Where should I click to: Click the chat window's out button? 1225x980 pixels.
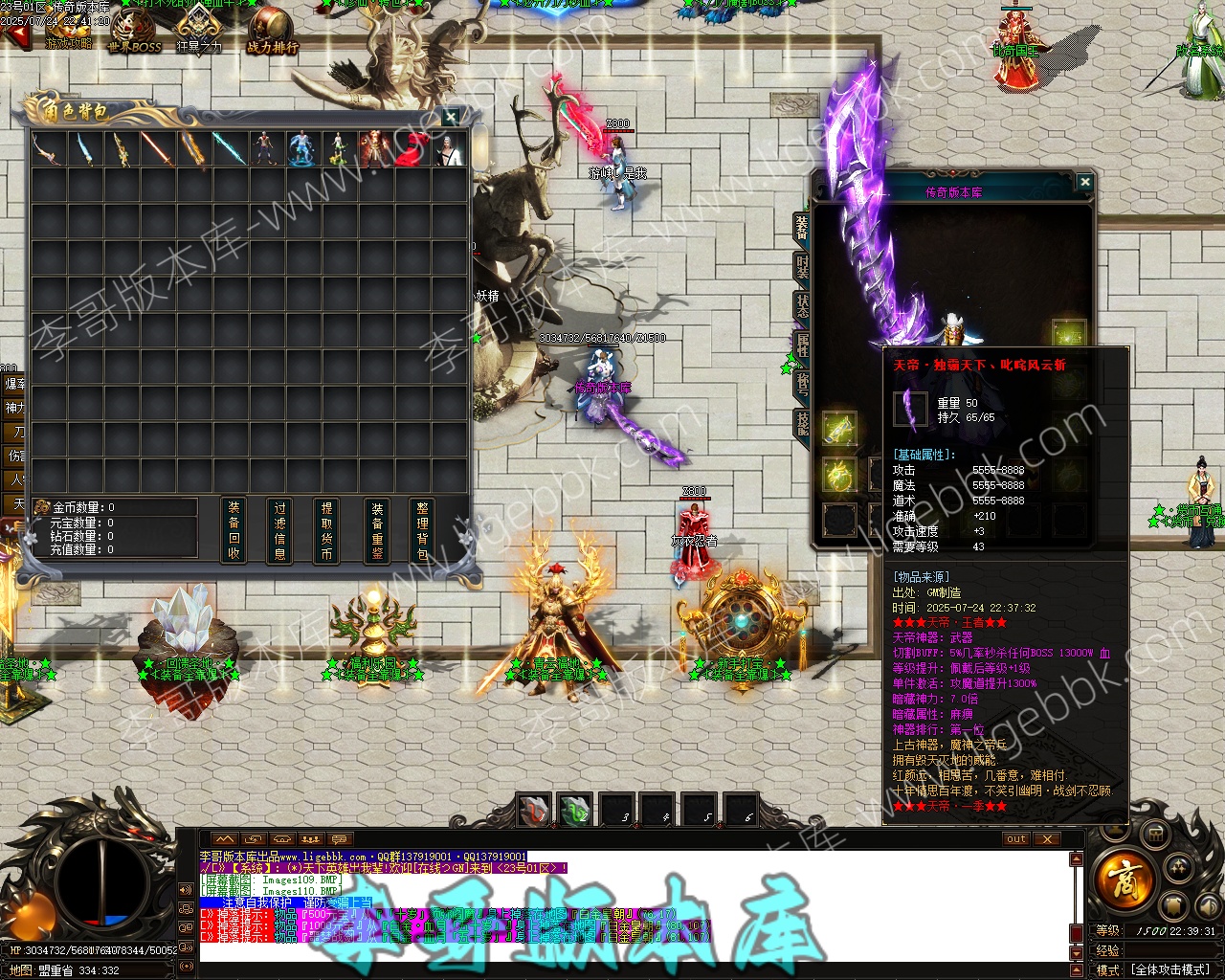pos(1016,839)
